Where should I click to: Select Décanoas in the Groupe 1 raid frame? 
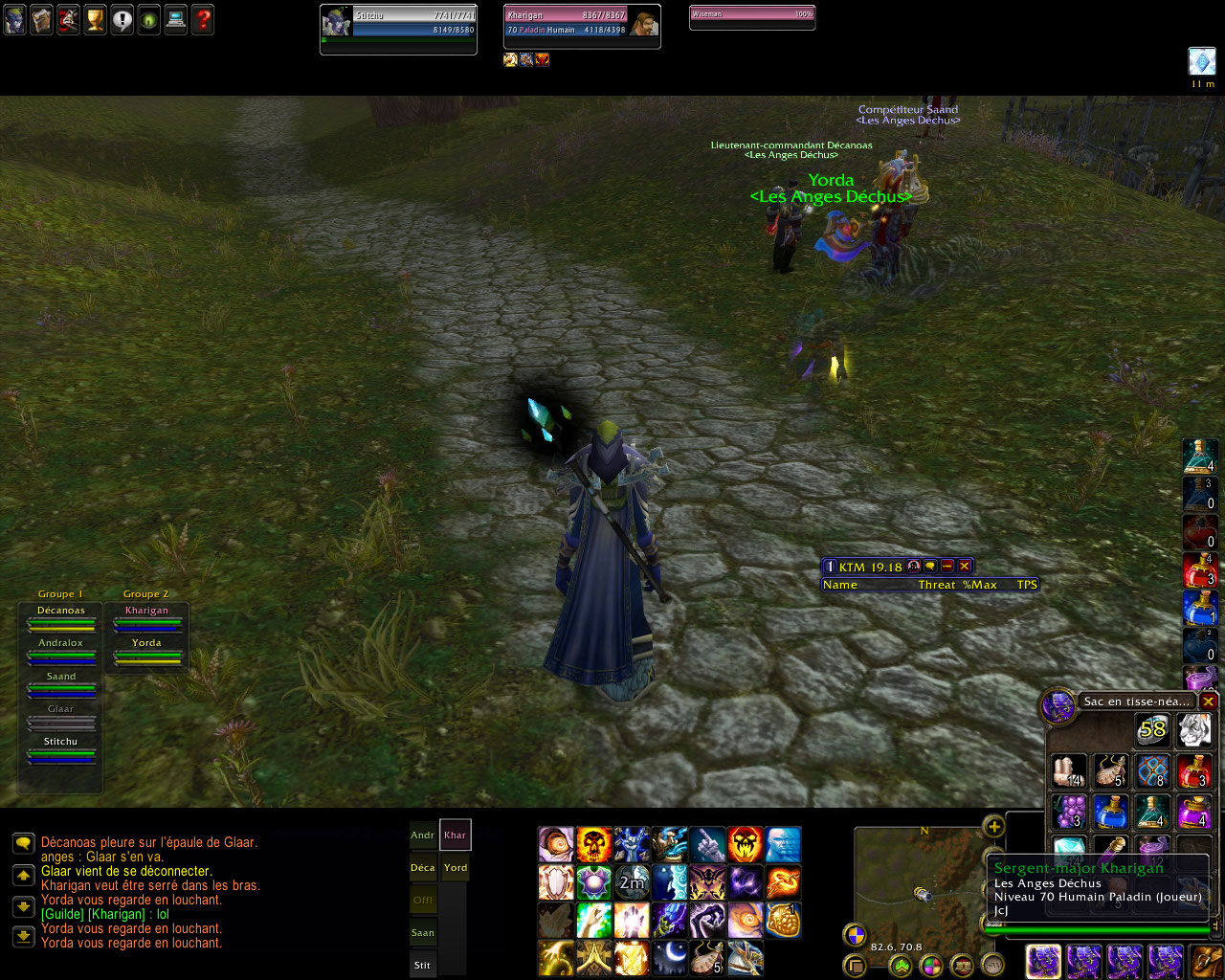(x=61, y=618)
